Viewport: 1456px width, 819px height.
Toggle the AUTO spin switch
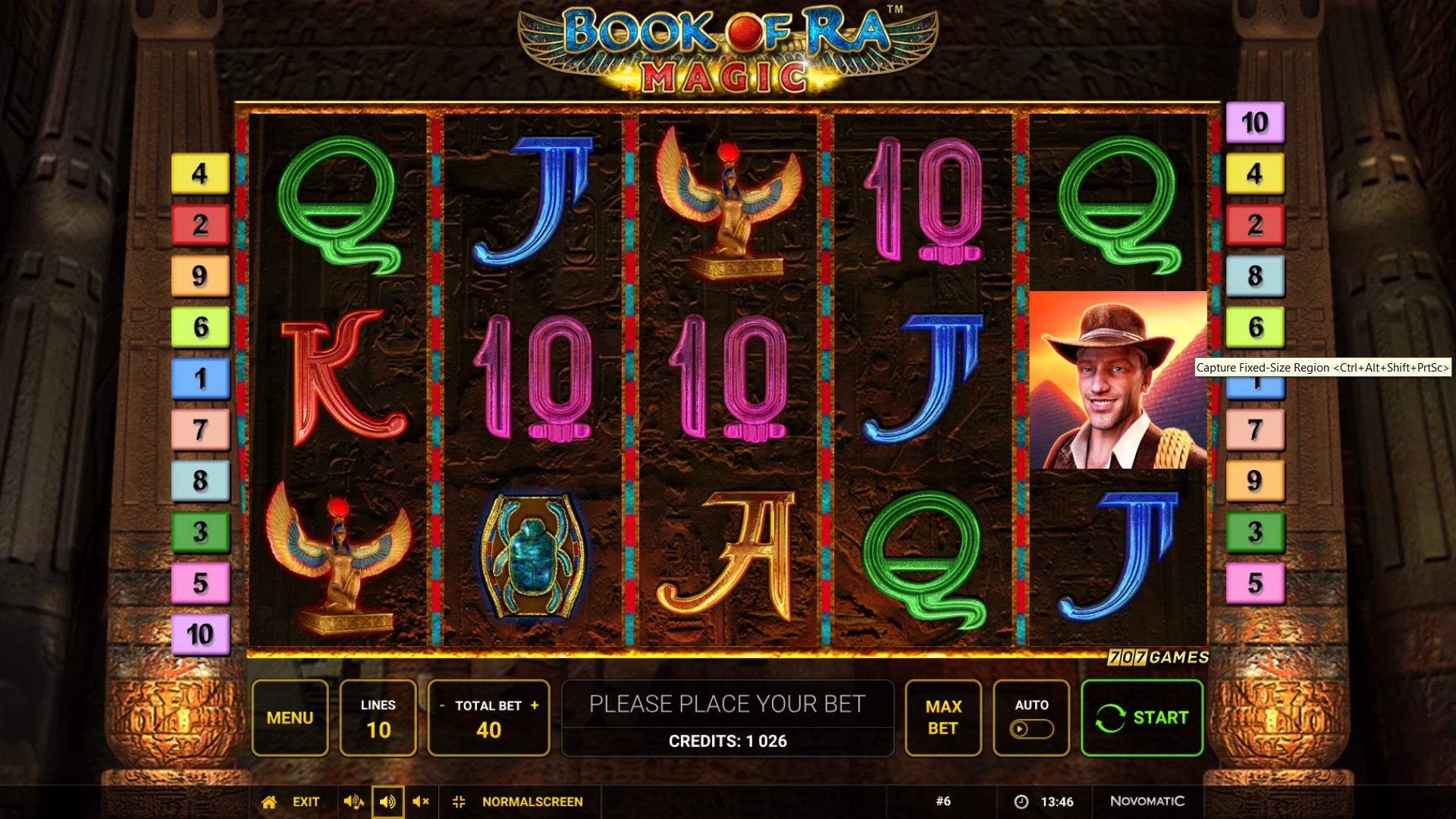pos(1031,729)
